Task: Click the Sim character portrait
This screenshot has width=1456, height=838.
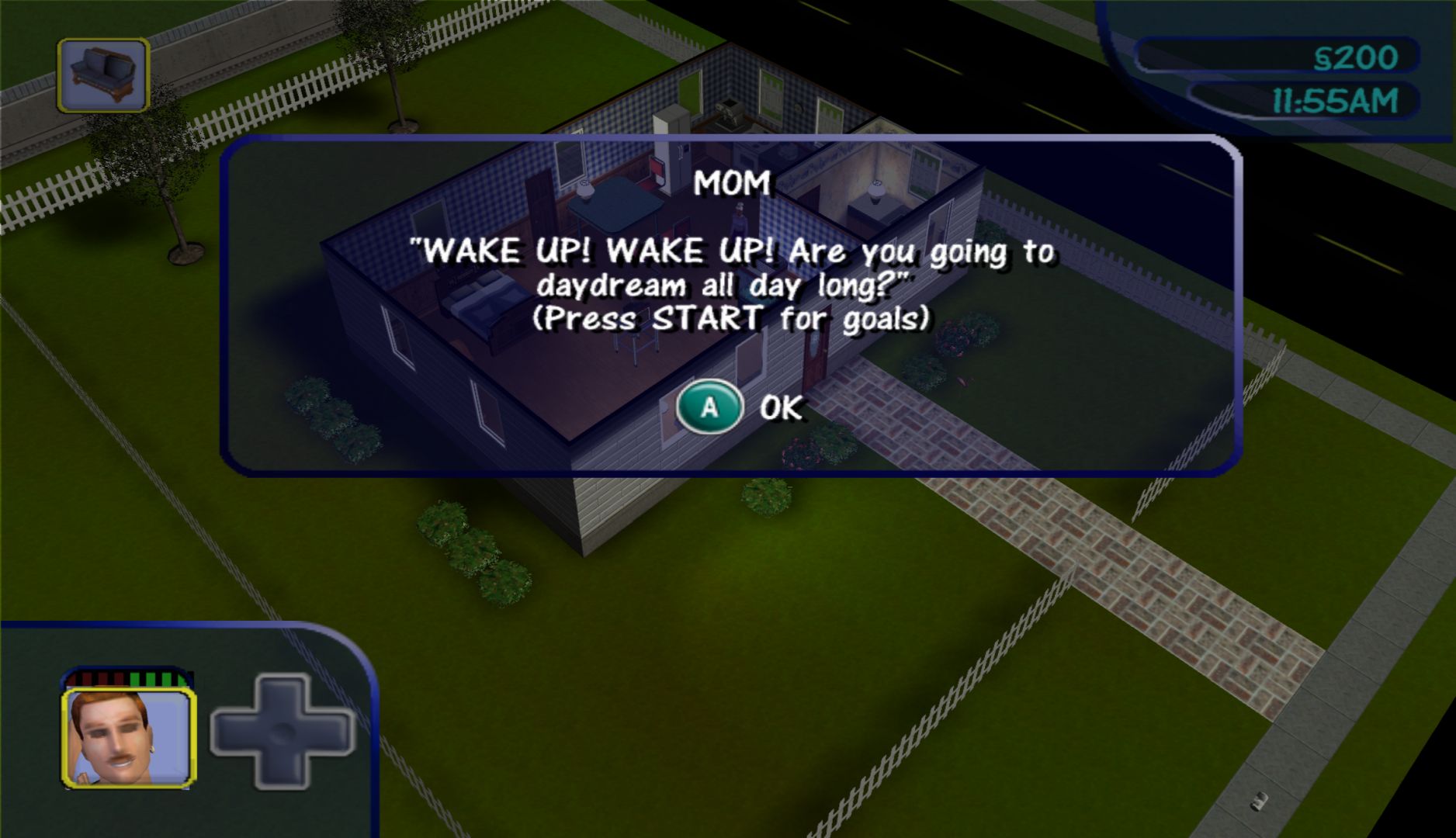Action: pyautogui.click(x=129, y=738)
